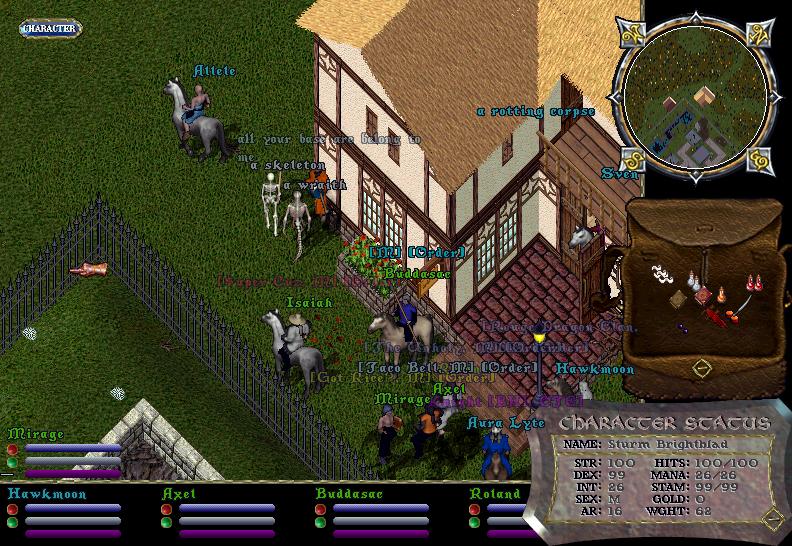Open the Character button gump
Image resolution: width=792 pixels, height=546 pixels.
click(49, 28)
